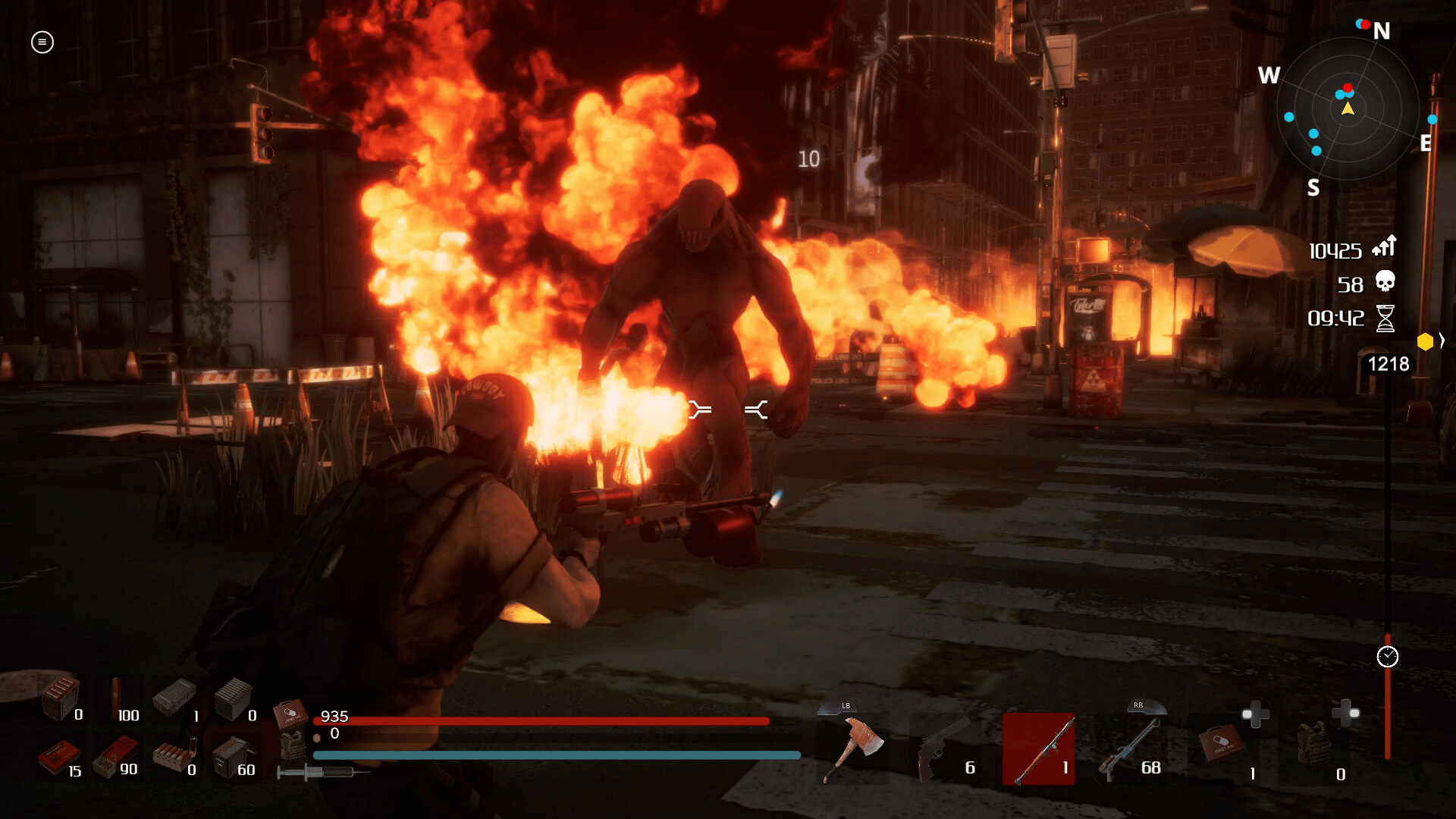The height and width of the screenshot is (819, 1456).
Task: Open the round menu button
Action: [x=42, y=42]
